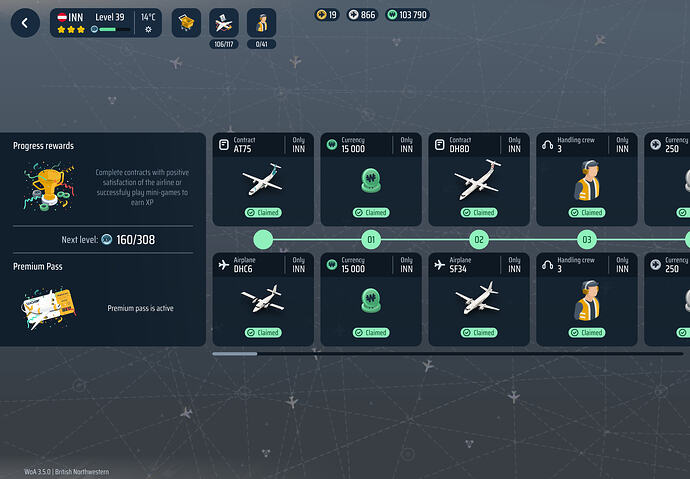Select the AT75 contract reward card

click(263, 179)
